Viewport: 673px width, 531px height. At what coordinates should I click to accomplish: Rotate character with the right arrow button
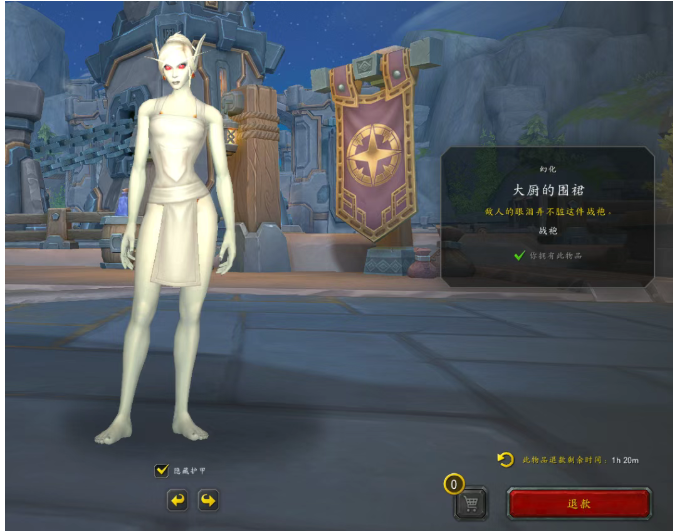coord(208,499)
